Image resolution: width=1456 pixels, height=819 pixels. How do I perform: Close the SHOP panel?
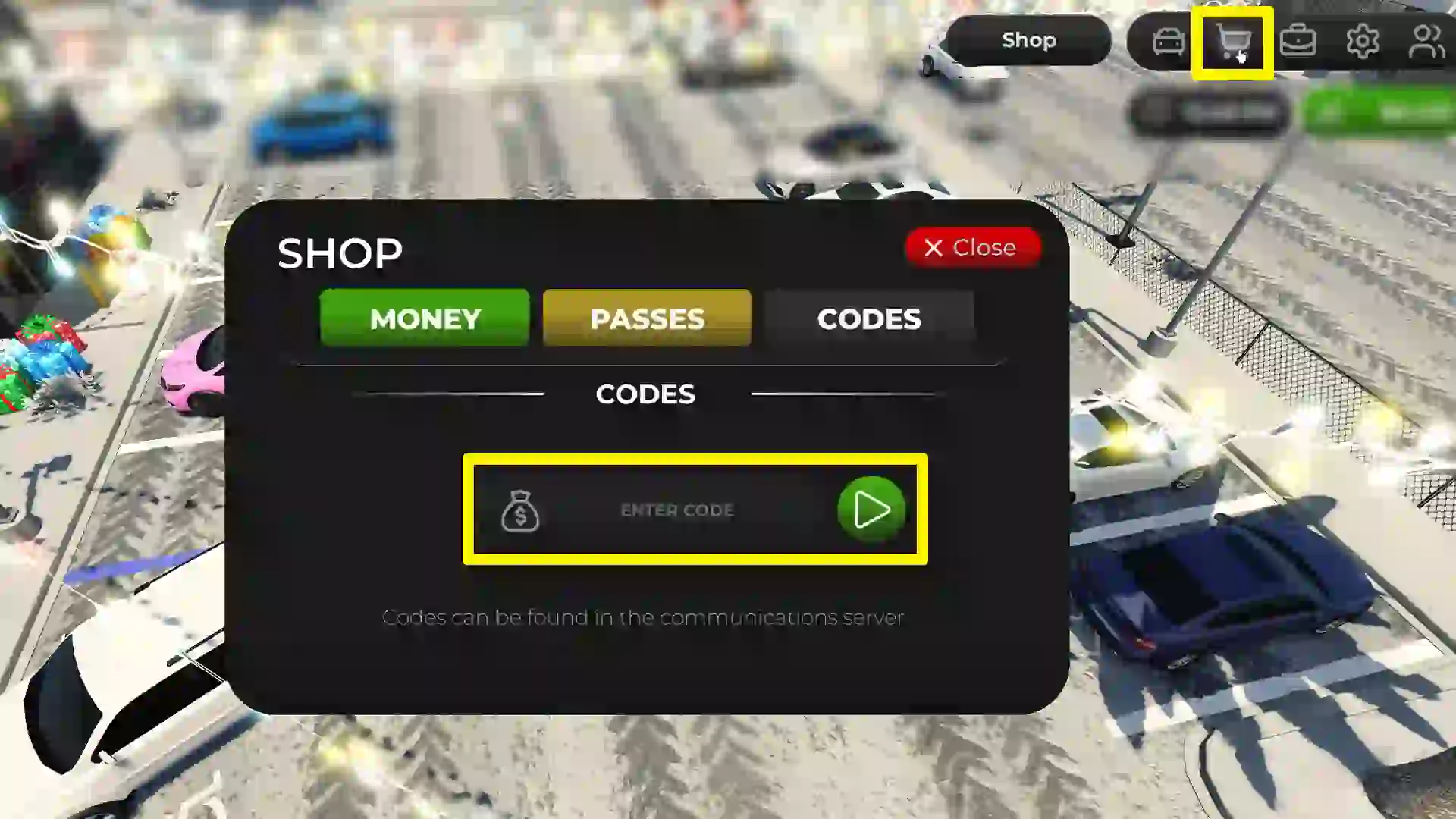[972, 247]
